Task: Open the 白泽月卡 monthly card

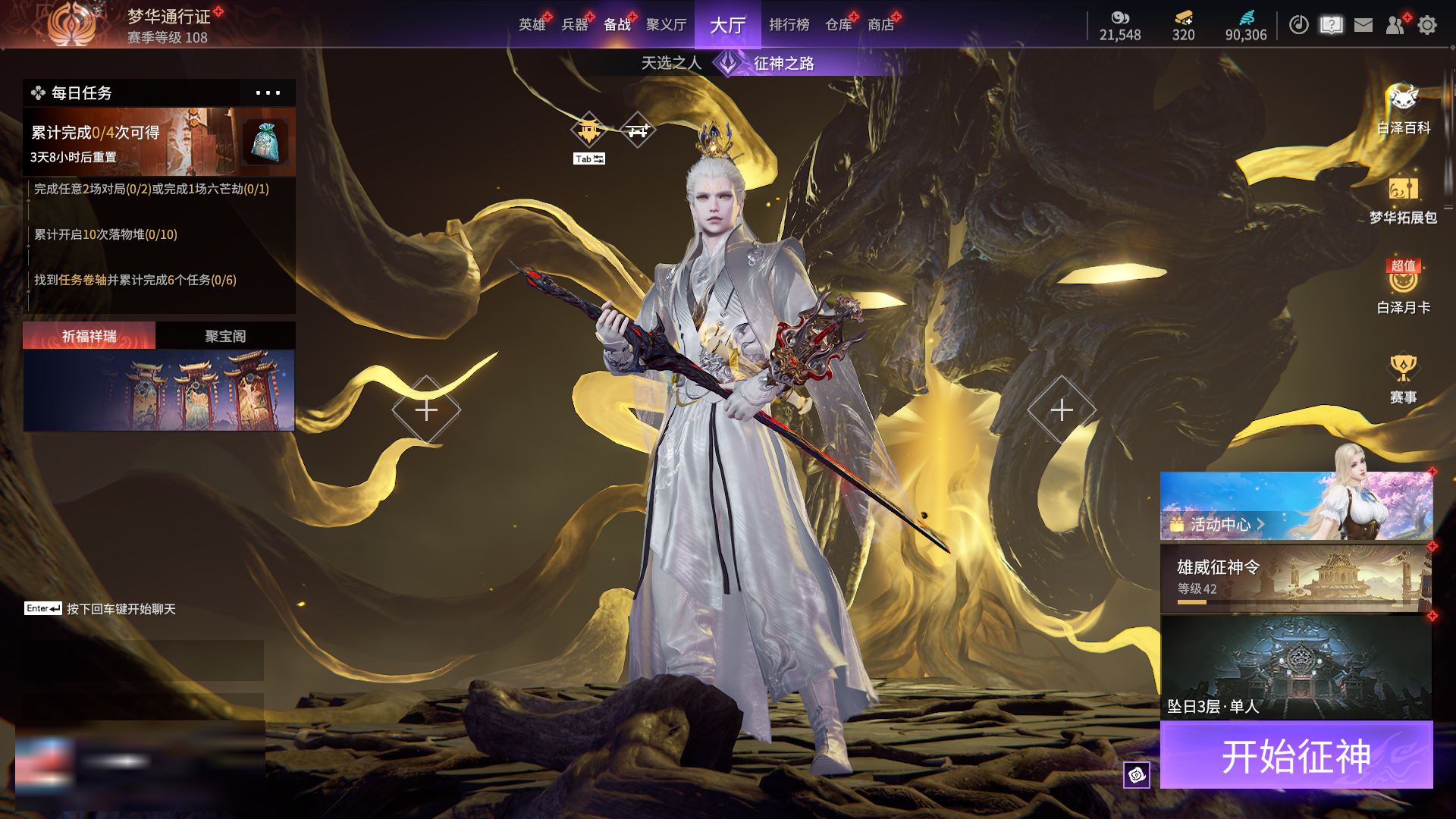Action: (x=1403, y=288)
